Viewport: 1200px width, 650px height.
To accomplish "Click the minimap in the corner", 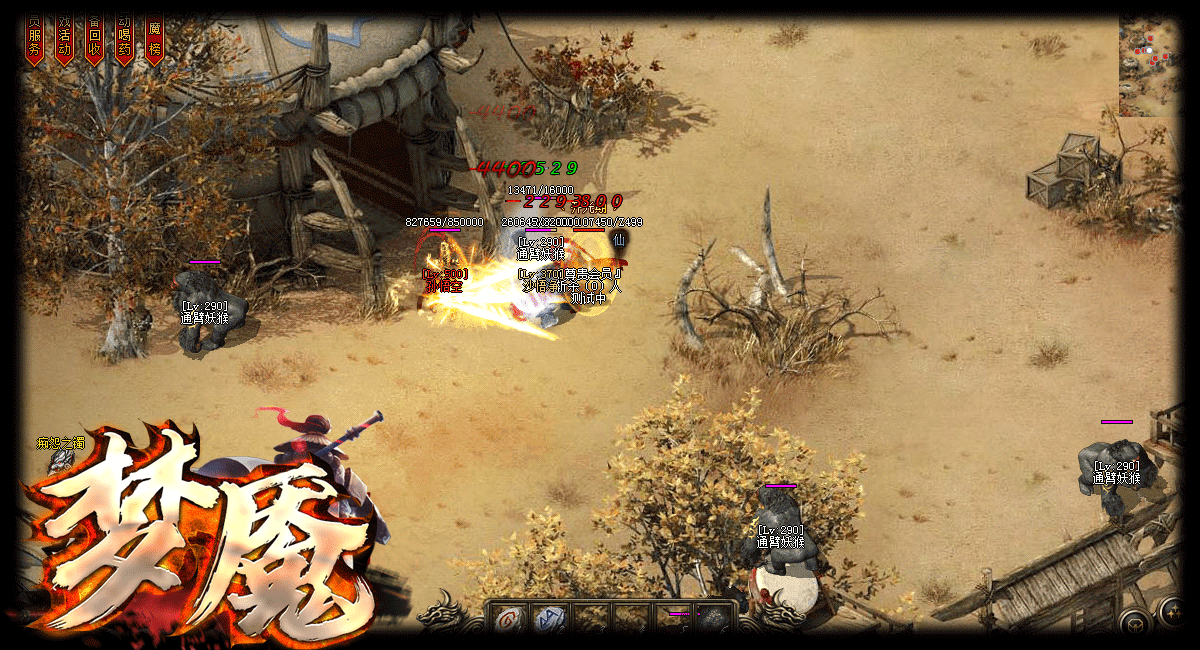I will (1148, 66).
